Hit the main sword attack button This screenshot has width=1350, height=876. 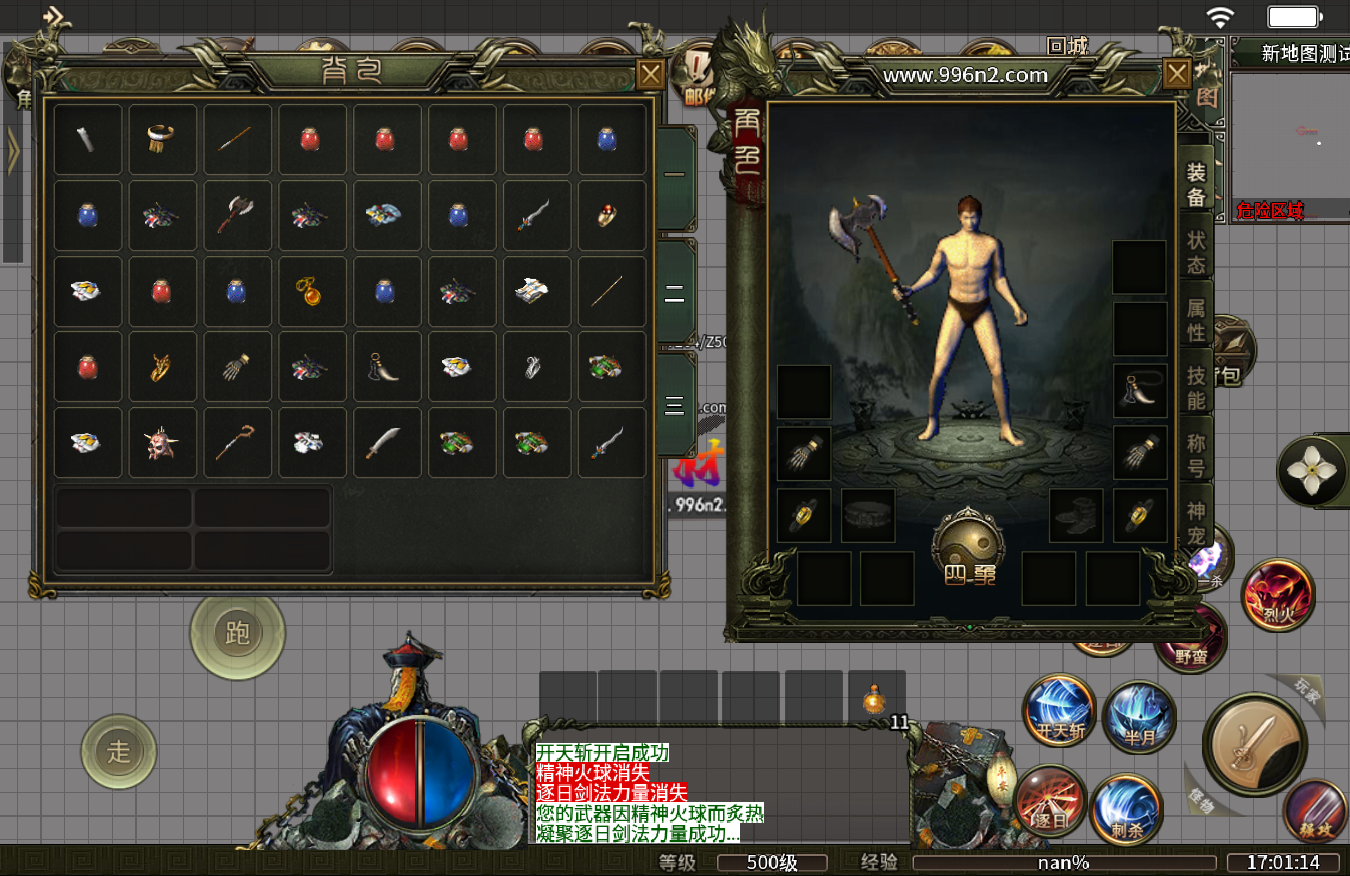[1256, 744]
